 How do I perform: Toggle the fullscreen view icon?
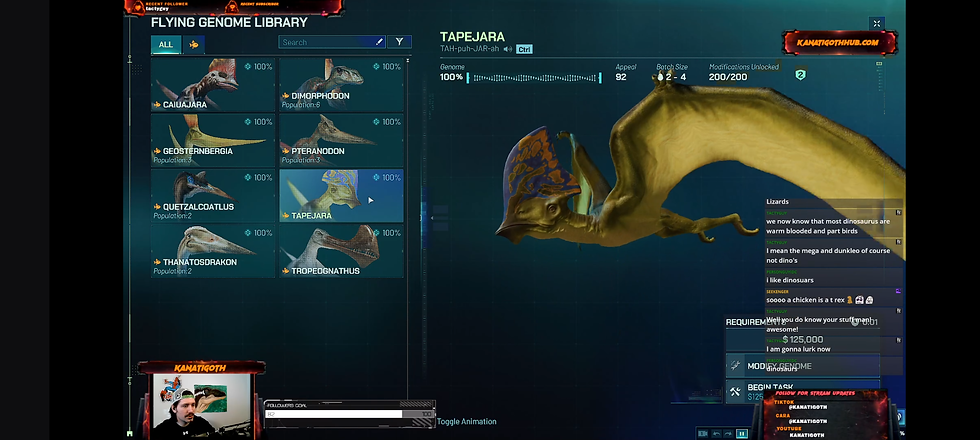click(877, 23)
